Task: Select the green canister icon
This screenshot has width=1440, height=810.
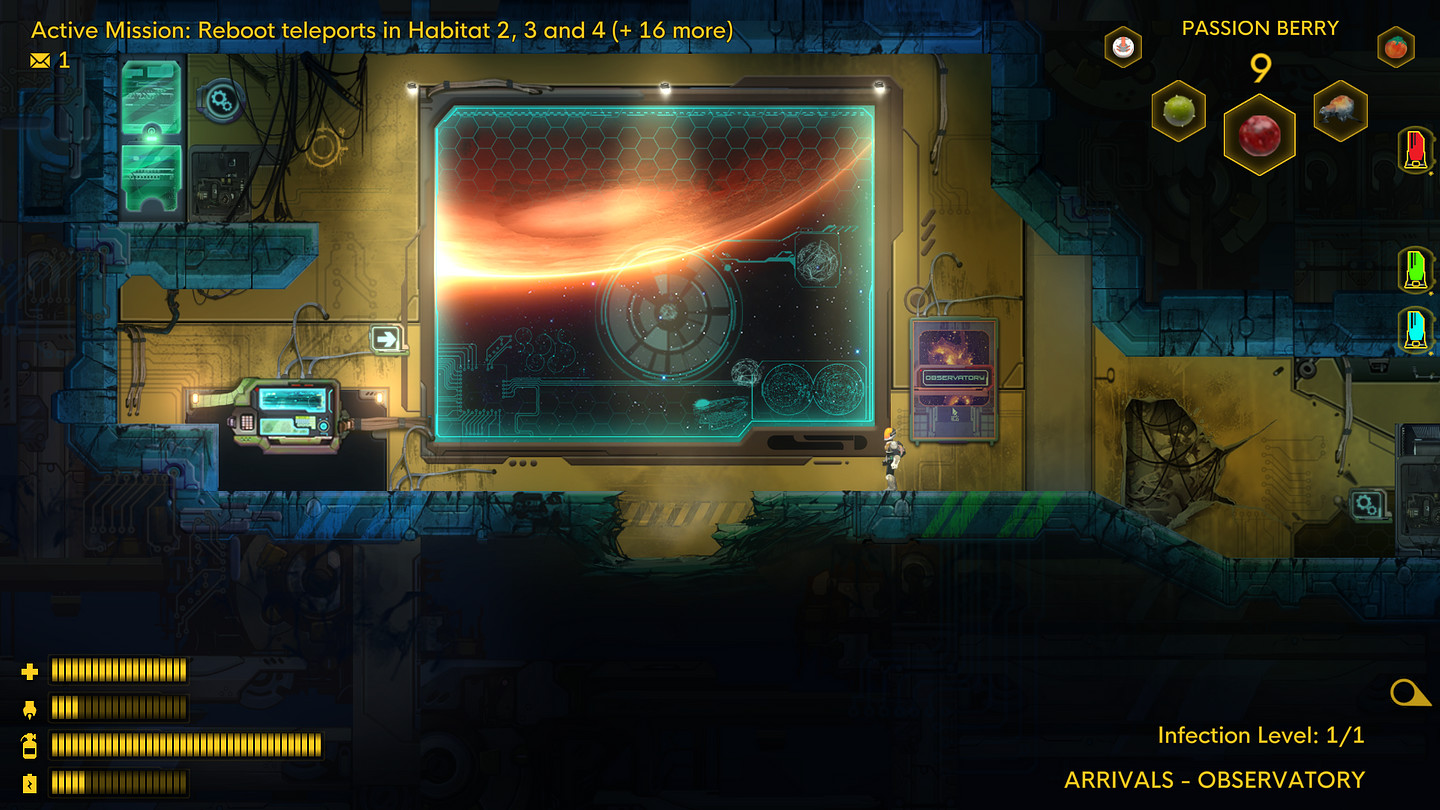Action: (x=1417, y=268)
